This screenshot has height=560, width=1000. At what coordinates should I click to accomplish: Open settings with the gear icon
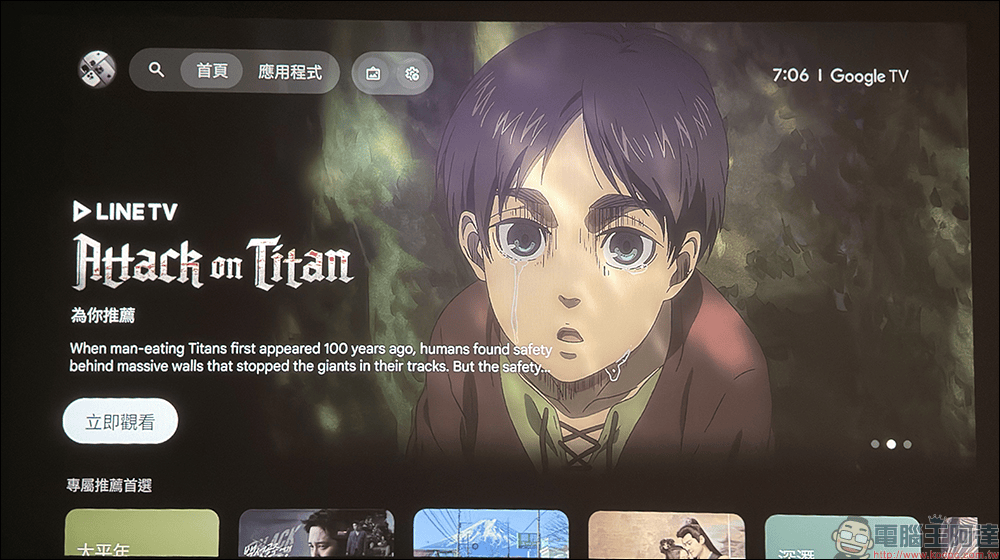(412, 73)
